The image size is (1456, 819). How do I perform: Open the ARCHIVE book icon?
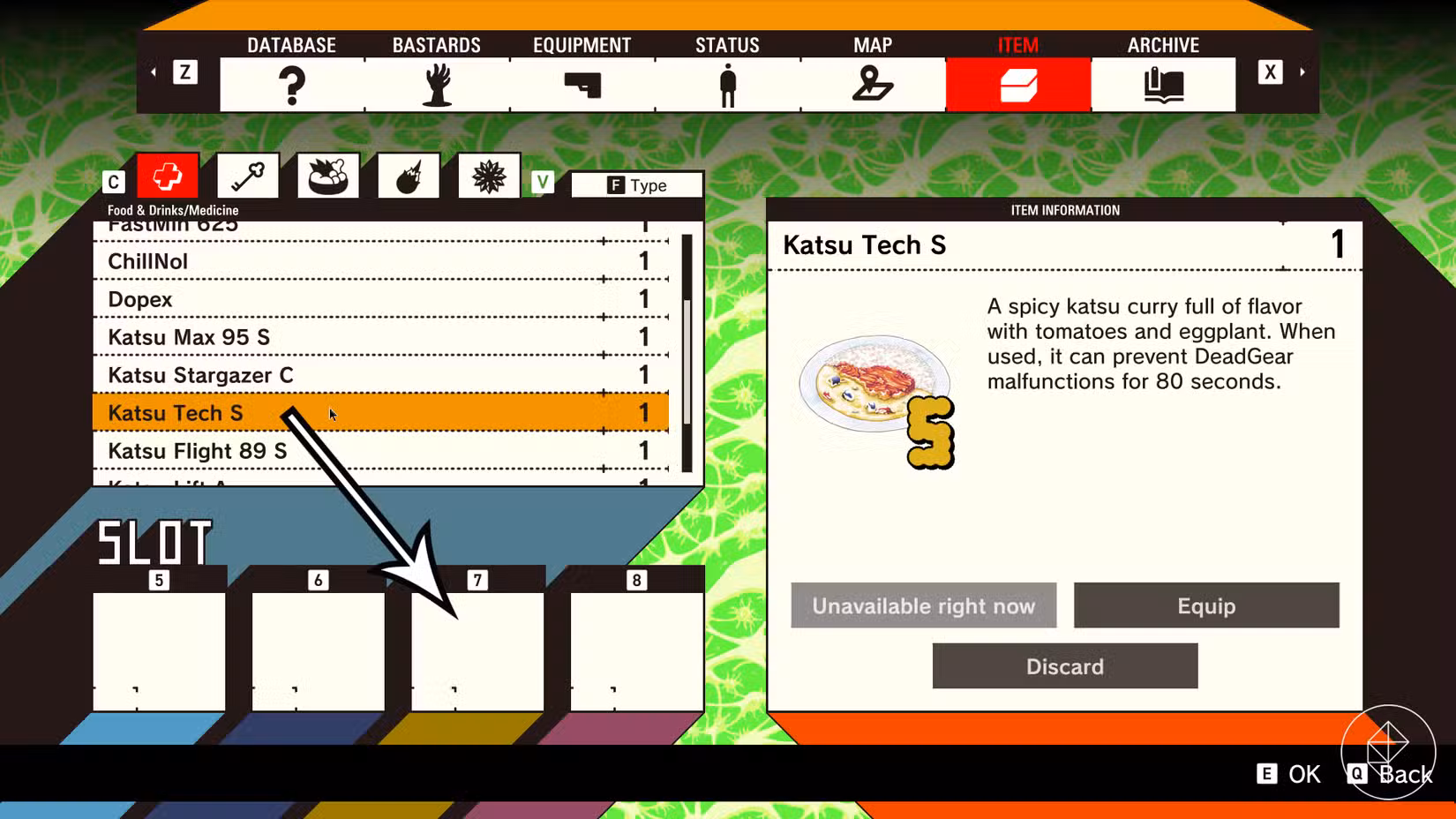(x=1162, y=85)
